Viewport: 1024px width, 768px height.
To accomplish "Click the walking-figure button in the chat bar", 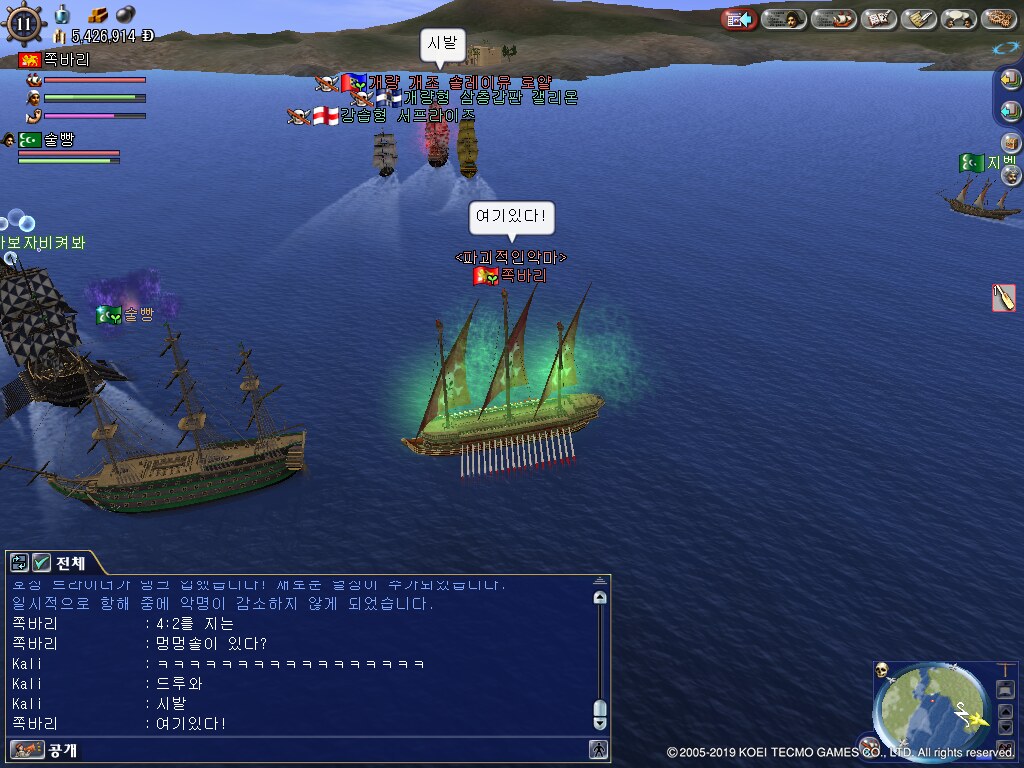I will [x=598, y=749].
